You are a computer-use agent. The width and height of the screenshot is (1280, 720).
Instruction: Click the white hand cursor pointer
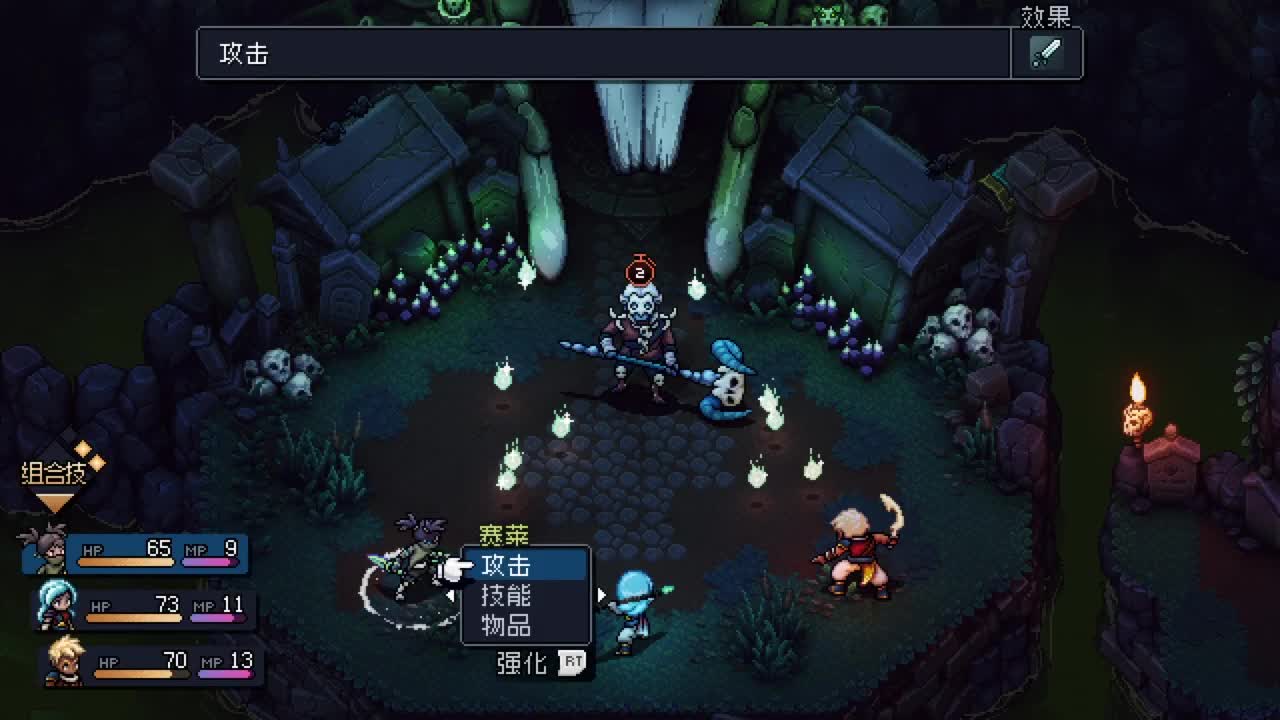pyautogui.click(x=452, y=570)
